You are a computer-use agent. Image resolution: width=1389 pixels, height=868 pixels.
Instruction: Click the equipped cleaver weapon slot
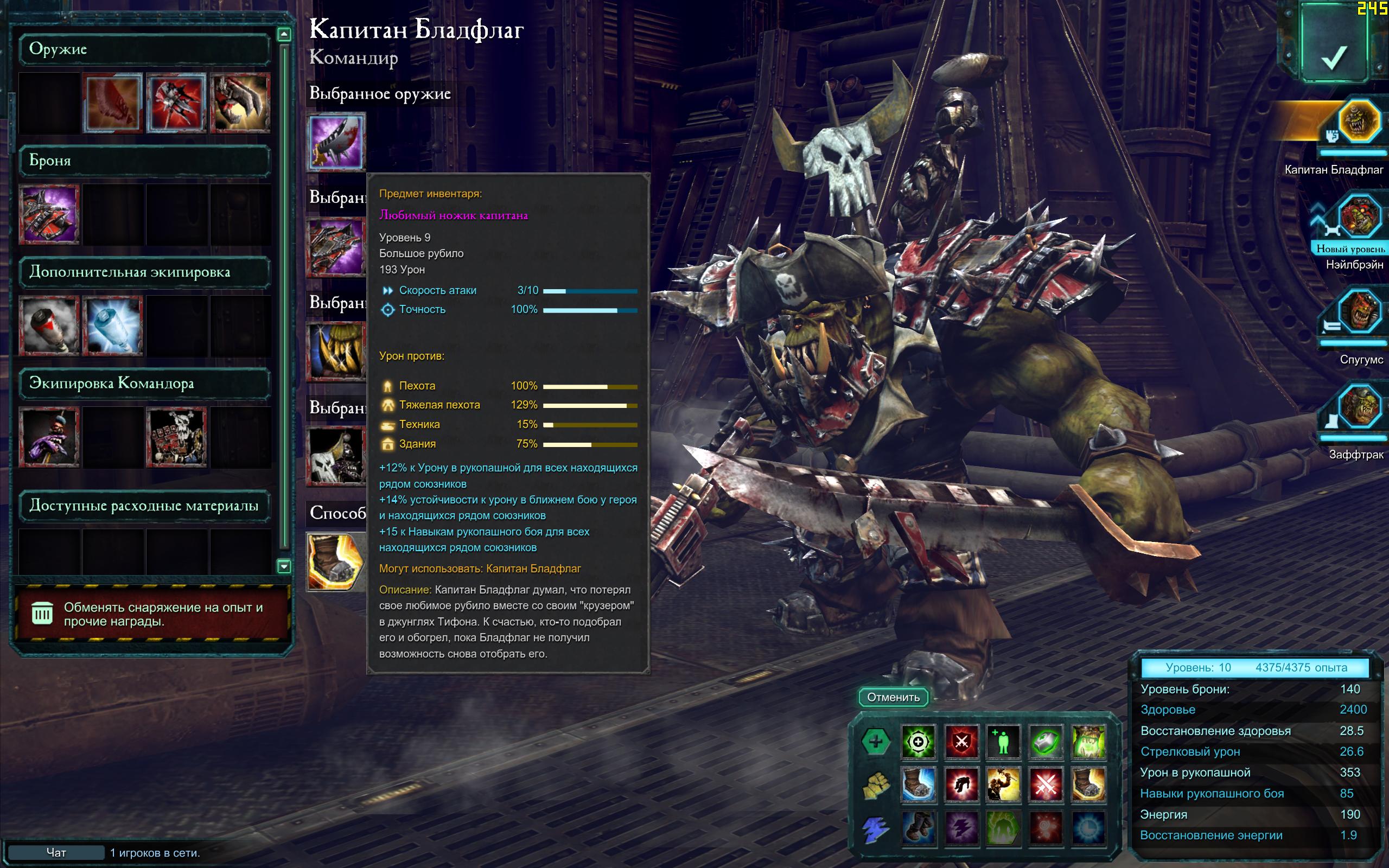point(336,141)
